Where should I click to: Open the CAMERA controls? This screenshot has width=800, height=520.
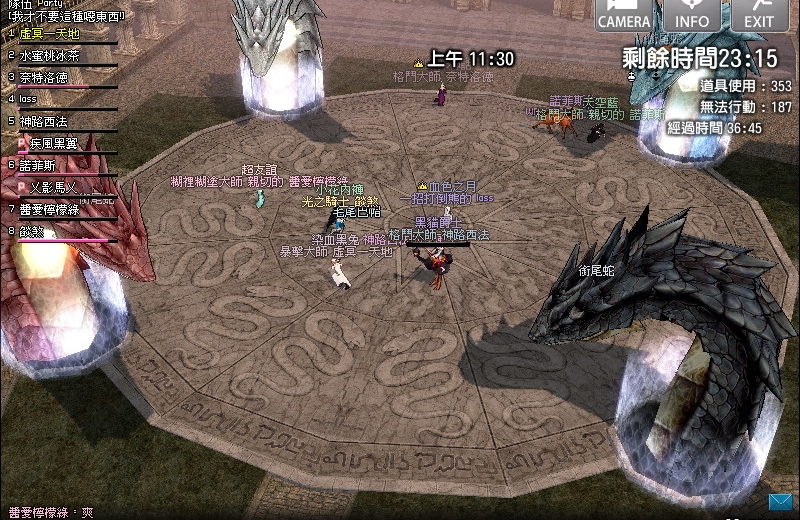click(625, 15)
